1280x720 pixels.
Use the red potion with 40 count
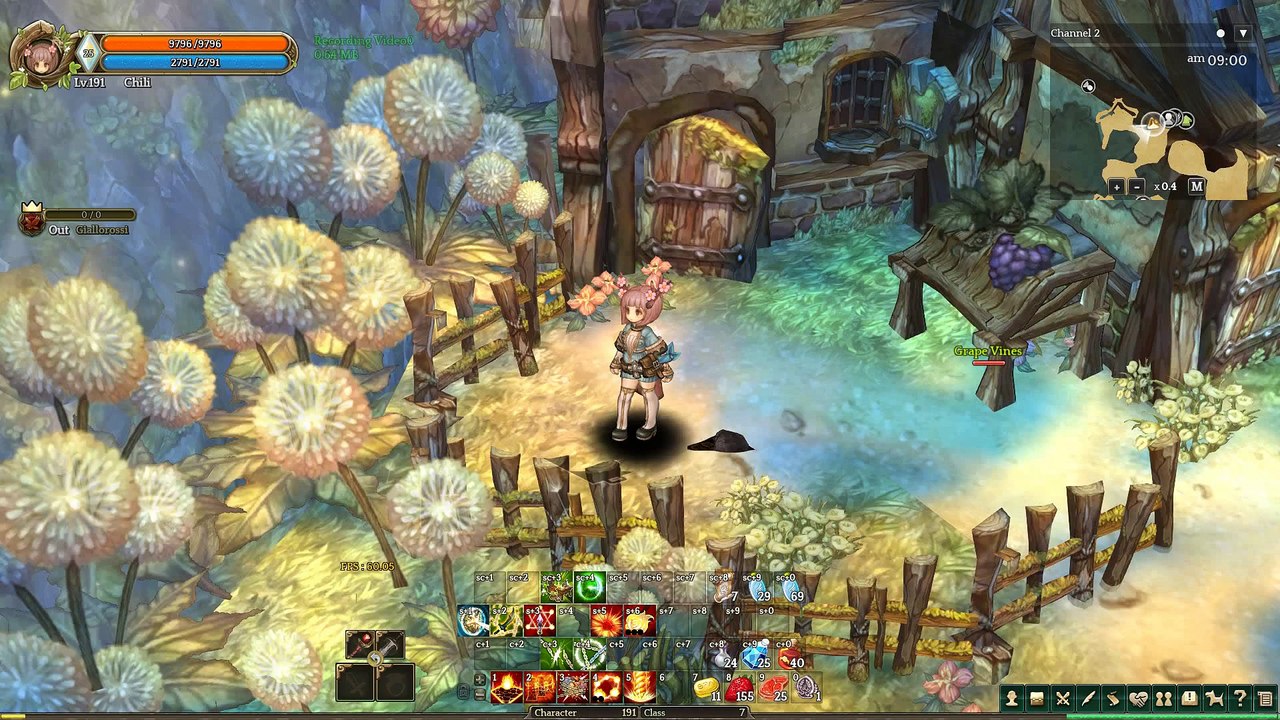[790, 655]
